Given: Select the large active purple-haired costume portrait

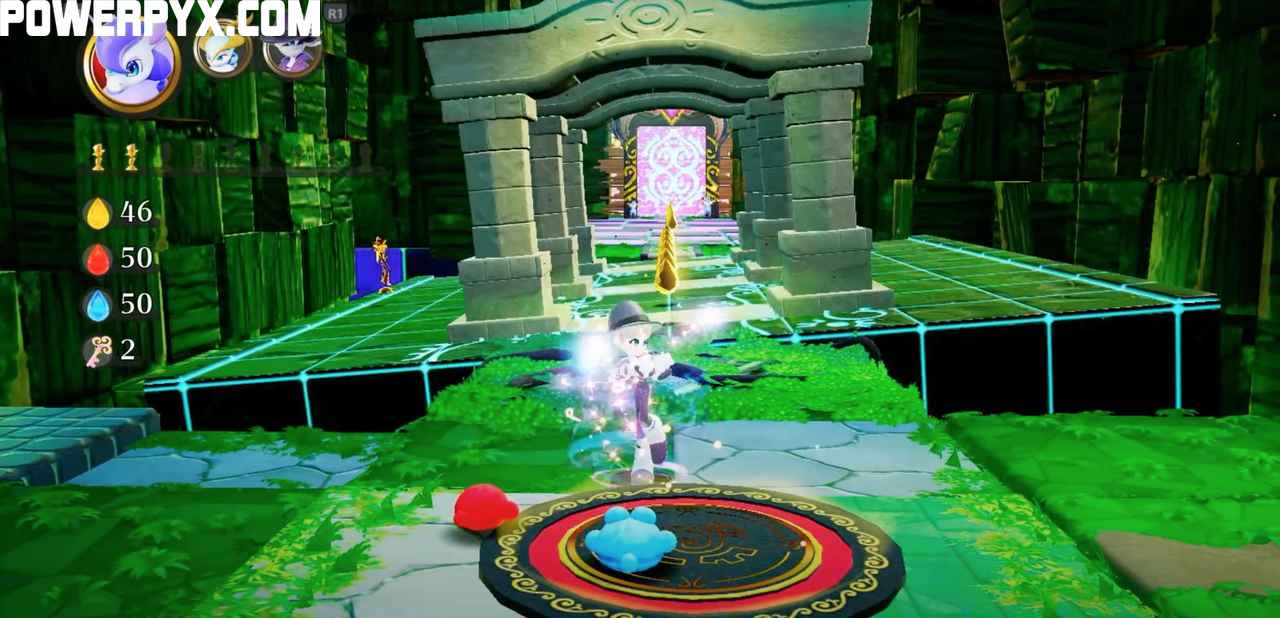Looking at the screenshot, I should (132, 69).
